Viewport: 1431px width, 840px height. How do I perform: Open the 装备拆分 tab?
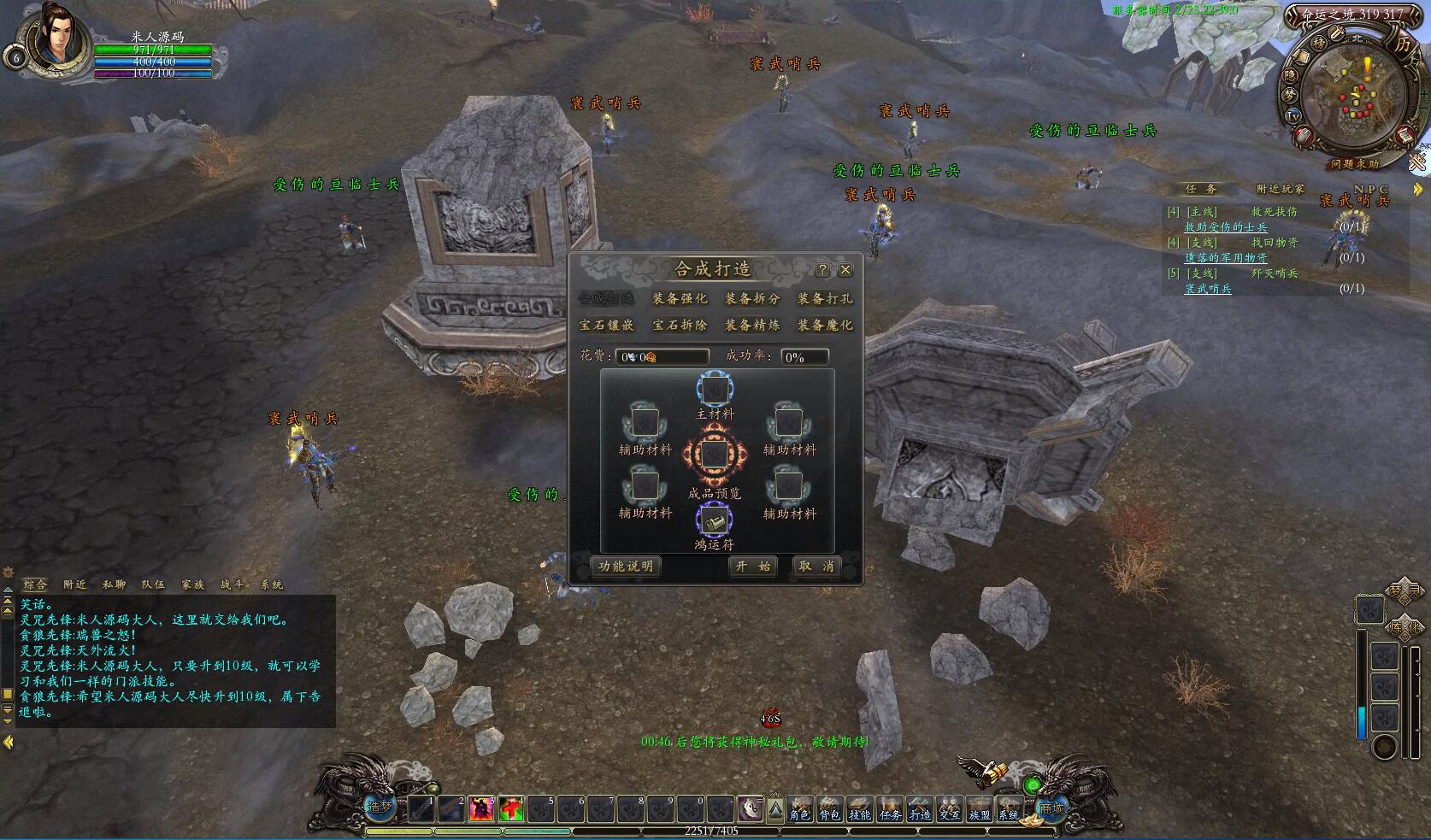[752, 299]
